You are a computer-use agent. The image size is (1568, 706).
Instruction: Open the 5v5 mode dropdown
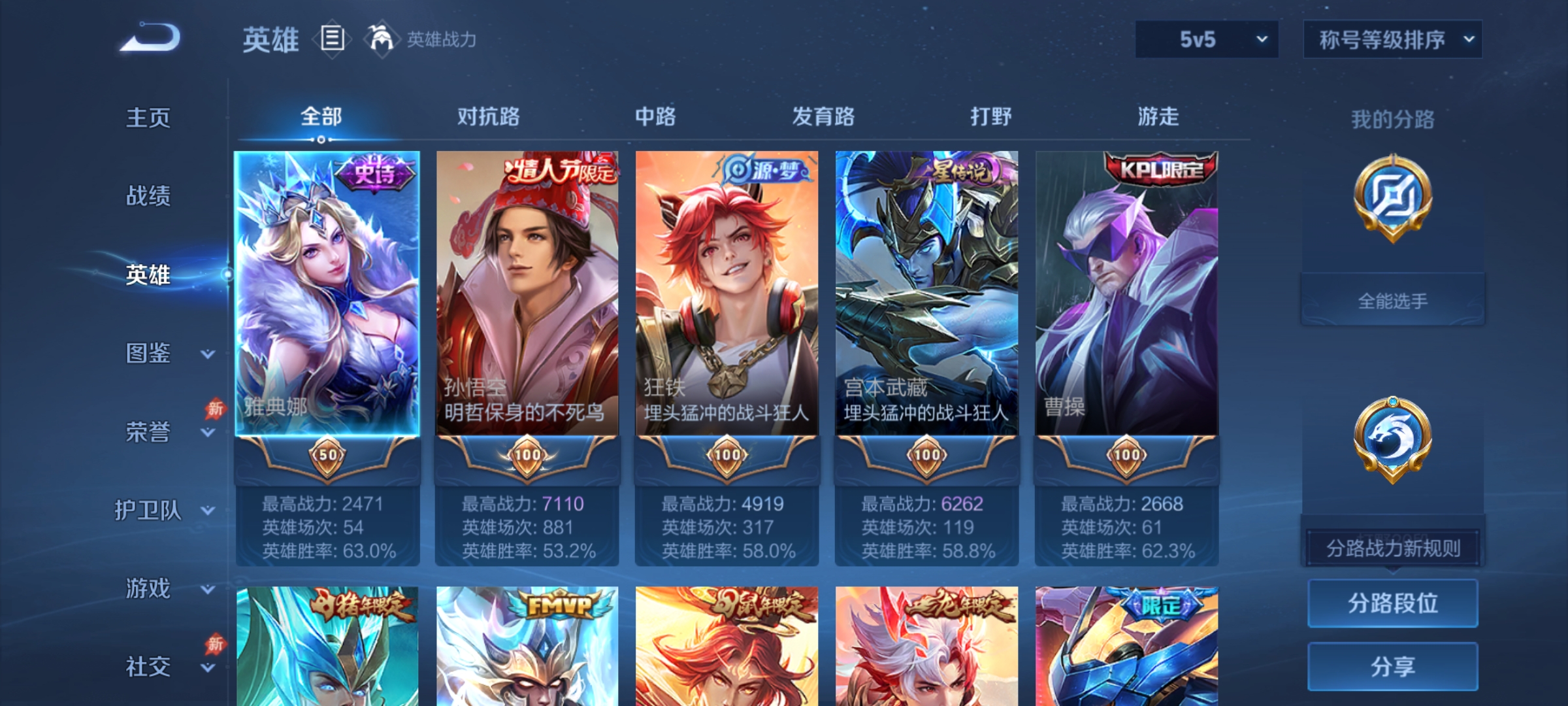pyautogui.click(x=1205, y=39)
